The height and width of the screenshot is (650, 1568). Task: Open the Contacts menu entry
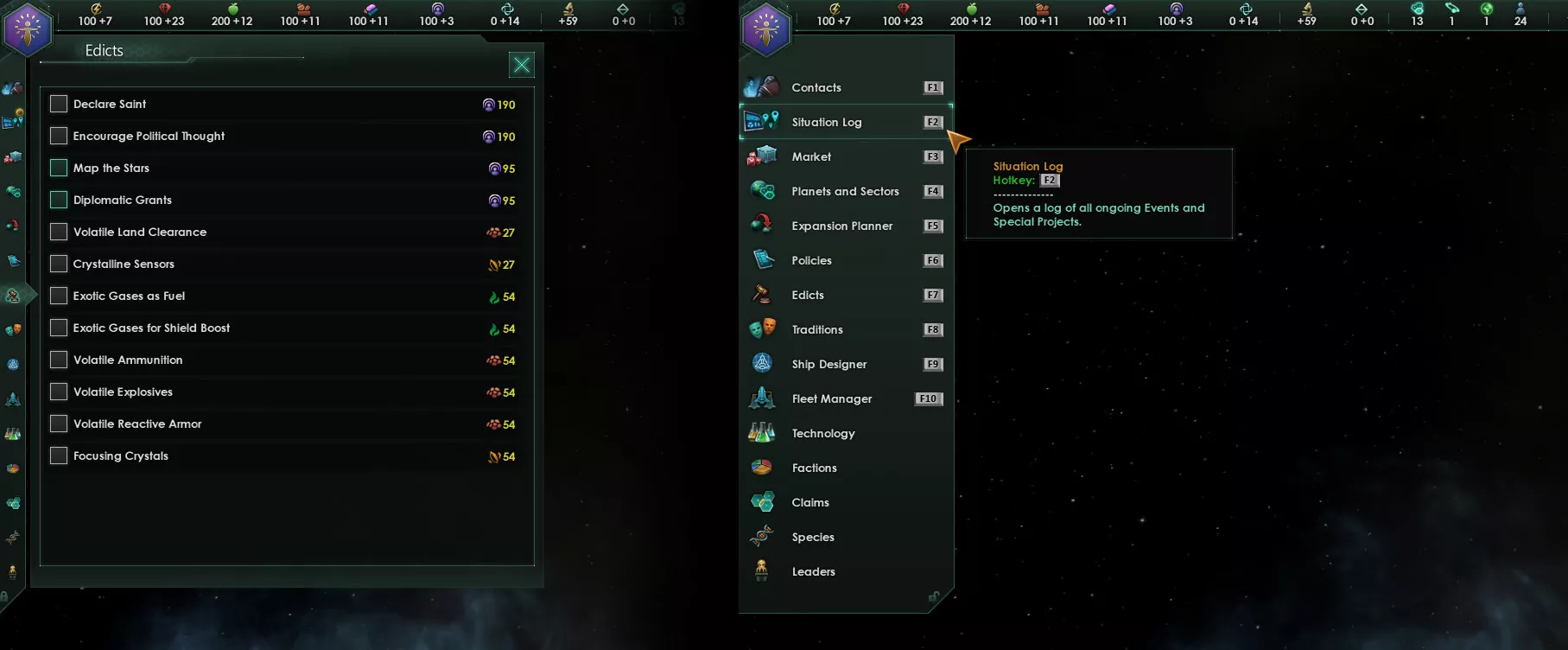pos(816,87)
